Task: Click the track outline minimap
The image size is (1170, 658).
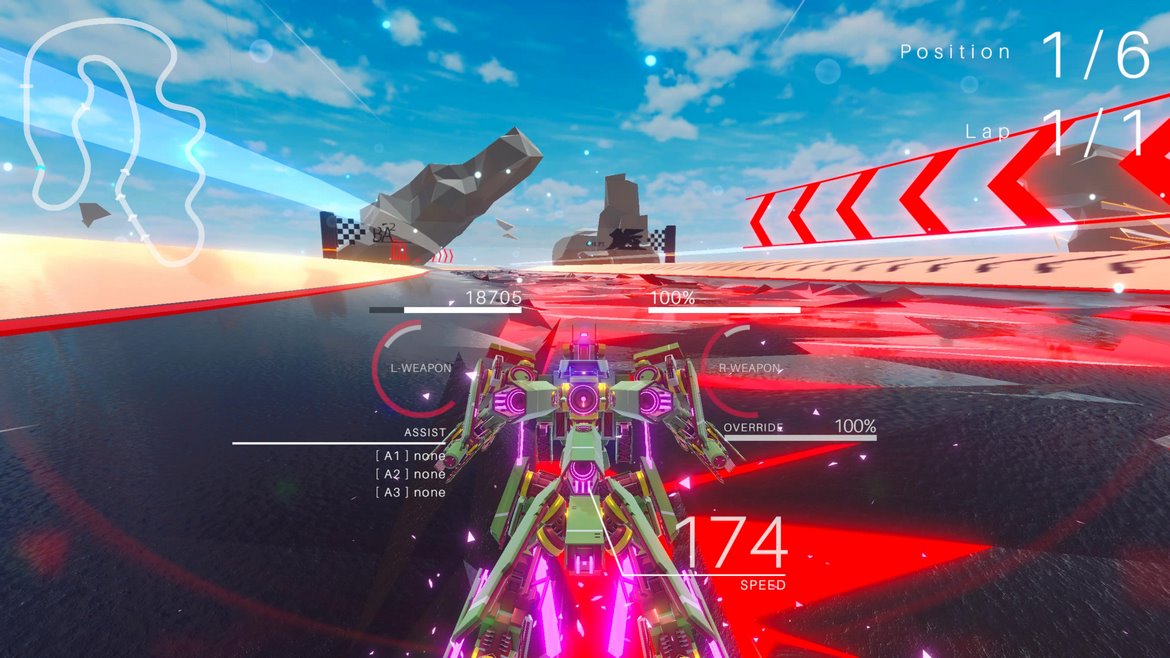Action: [x=112, y=140]
